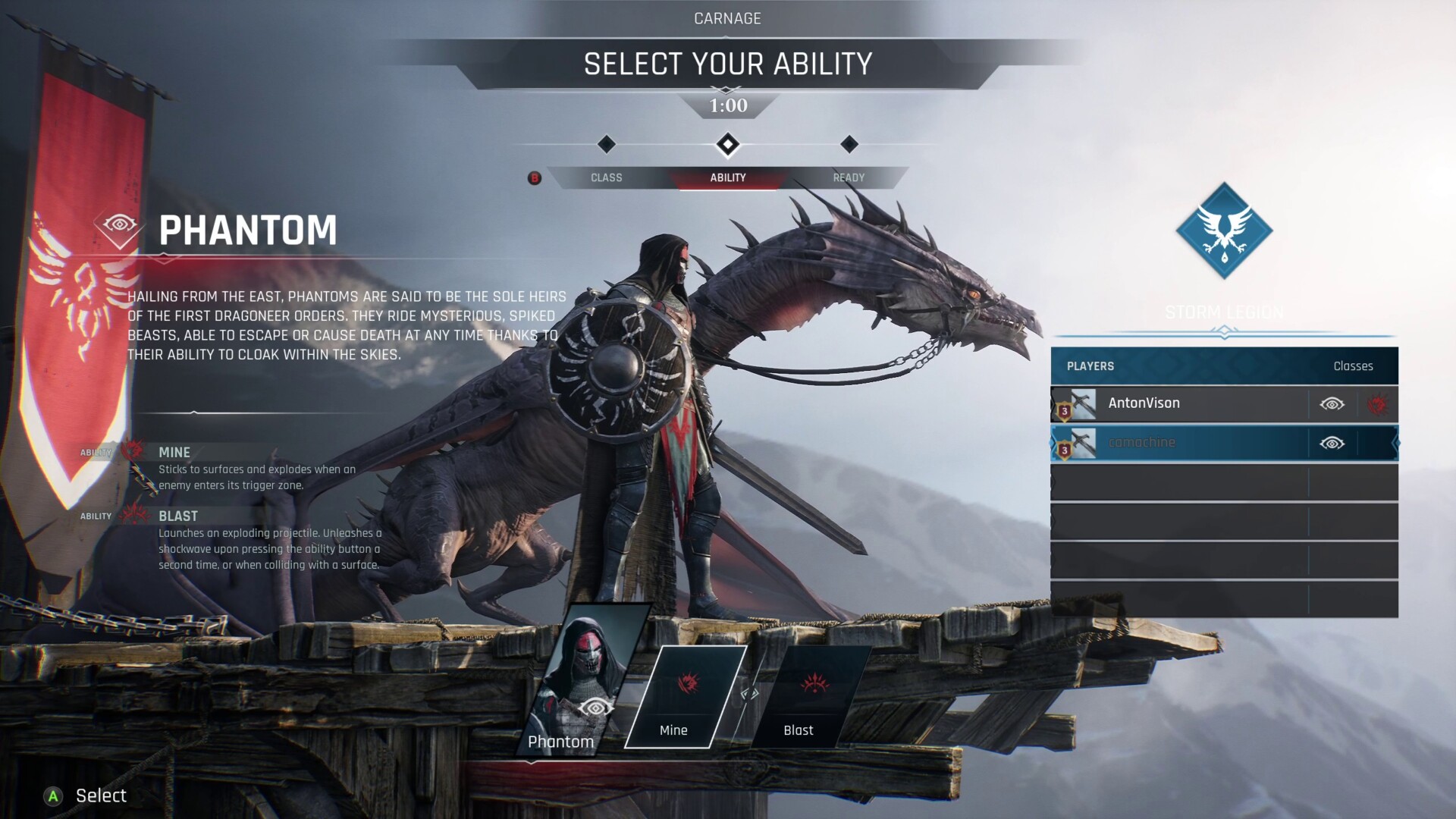Go back to the Class tab
The height and width of the screenshot is (819, 1456).
[606, 177]
